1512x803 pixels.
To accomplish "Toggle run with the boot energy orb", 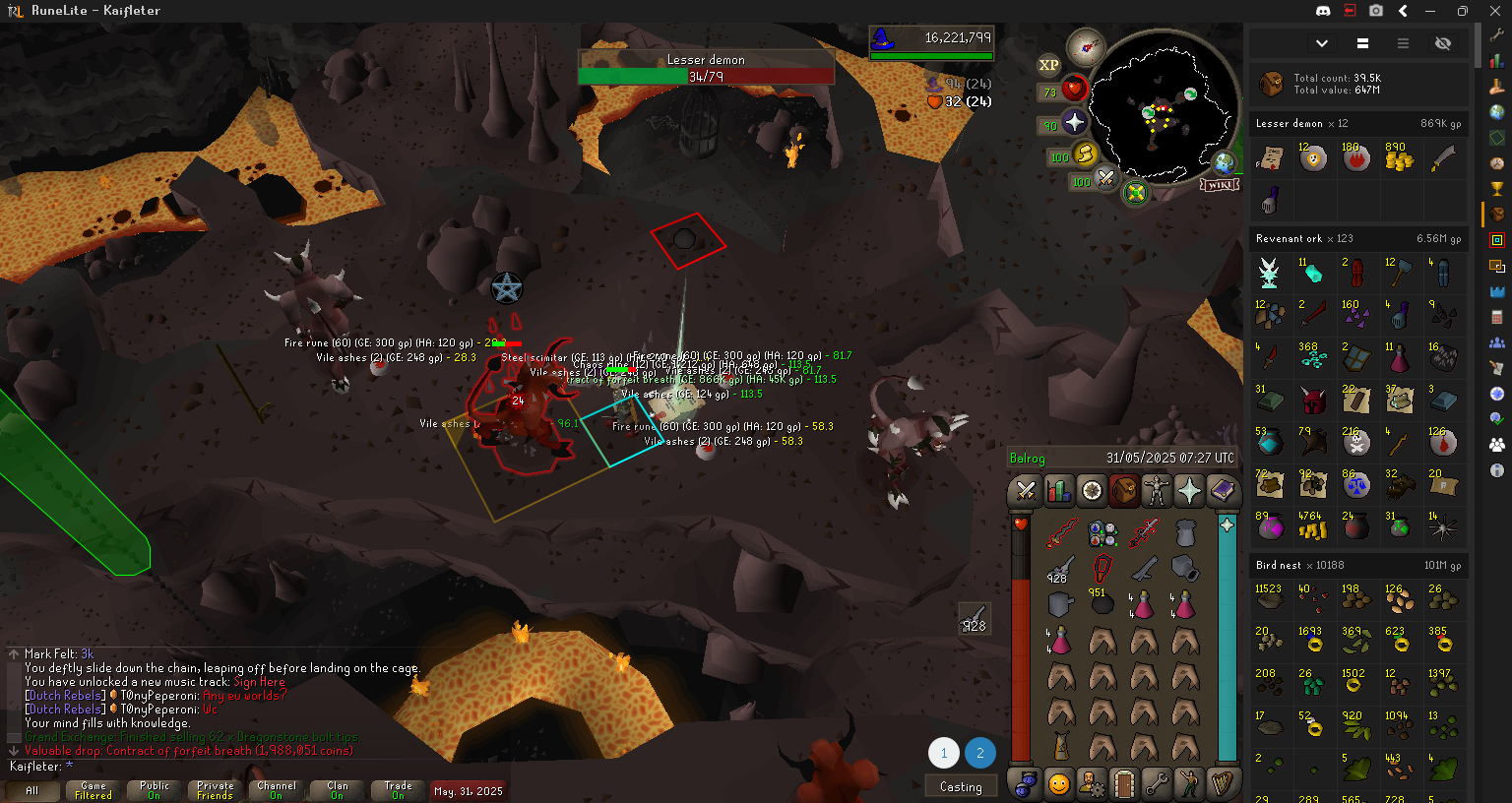I will (1084, 154).
